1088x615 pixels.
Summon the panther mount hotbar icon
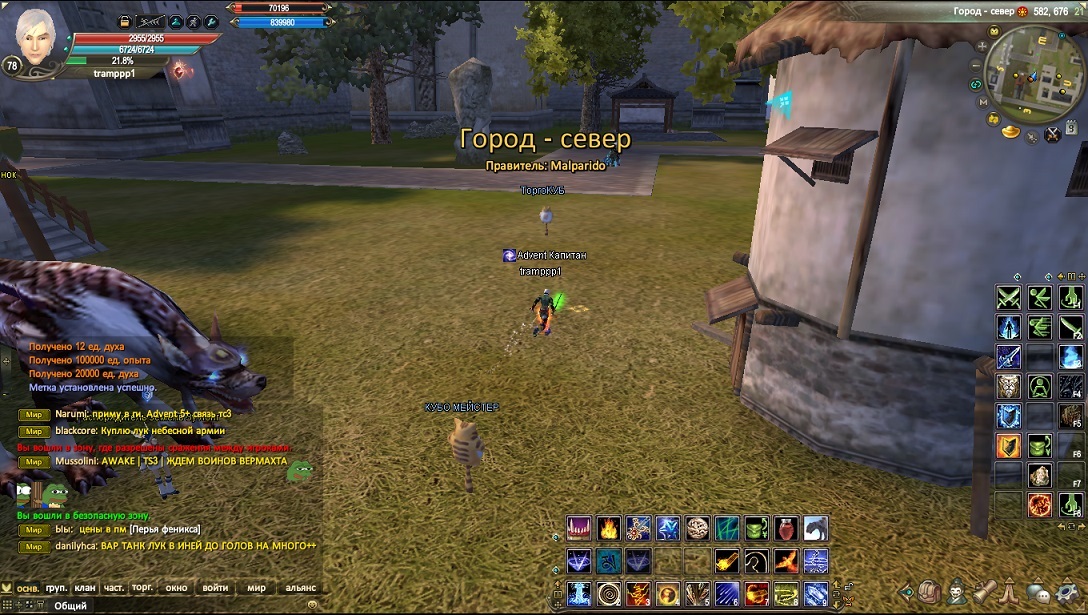815,528
